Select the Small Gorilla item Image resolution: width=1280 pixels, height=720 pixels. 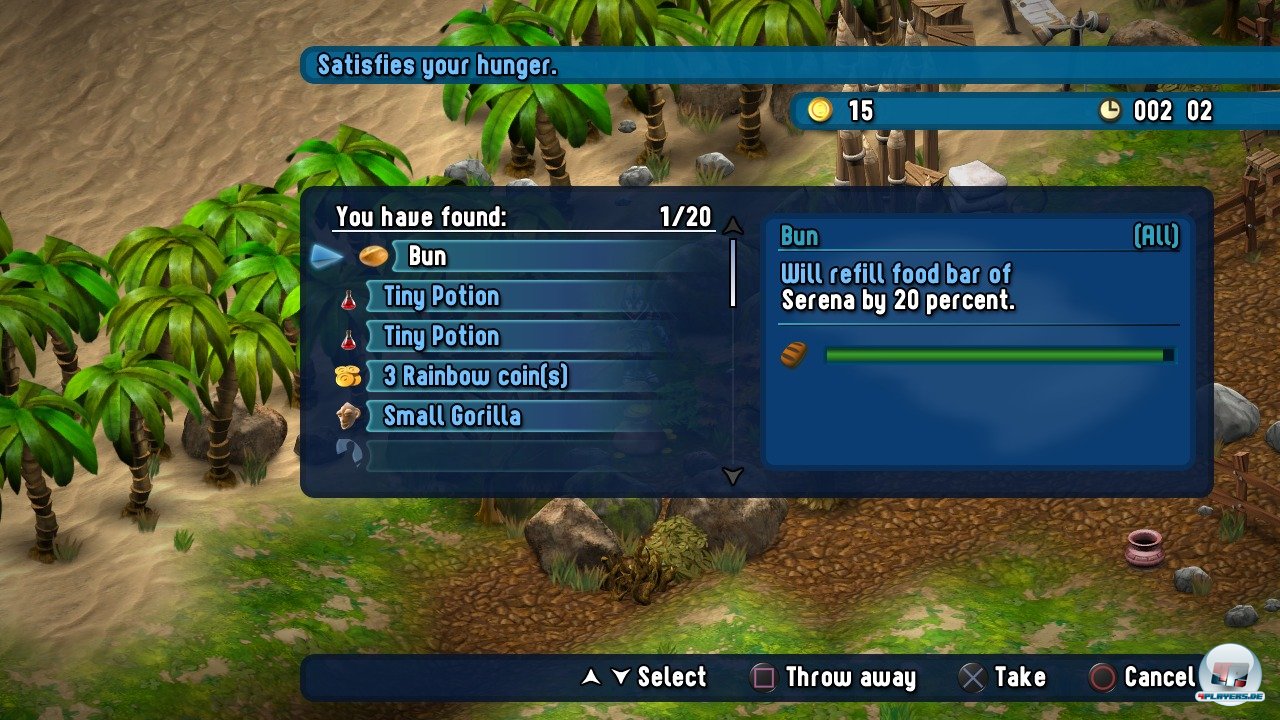[x=452, y=416]
